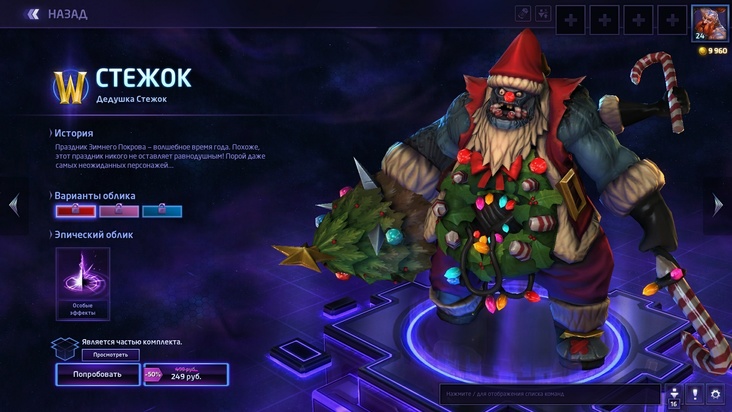Open the exclamation mark notifications icon

[x=694, y=394]
